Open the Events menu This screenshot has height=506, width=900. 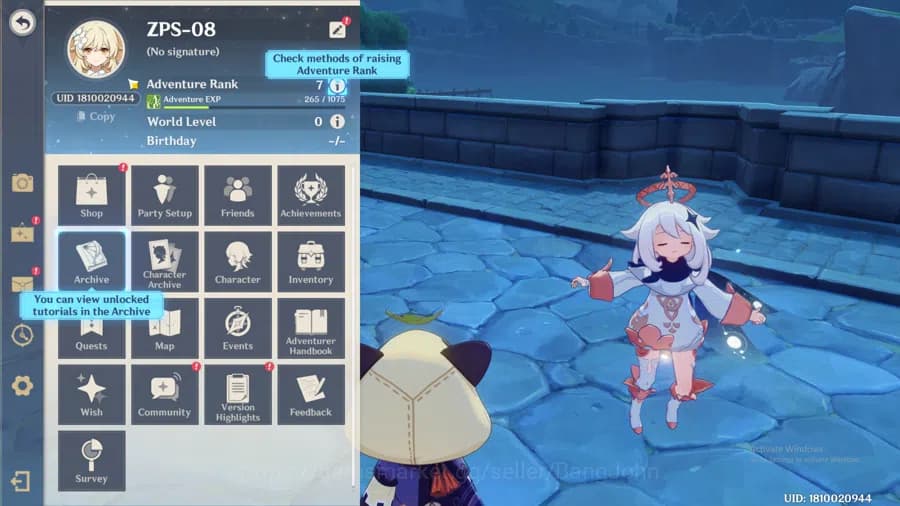tap(238, 328)
